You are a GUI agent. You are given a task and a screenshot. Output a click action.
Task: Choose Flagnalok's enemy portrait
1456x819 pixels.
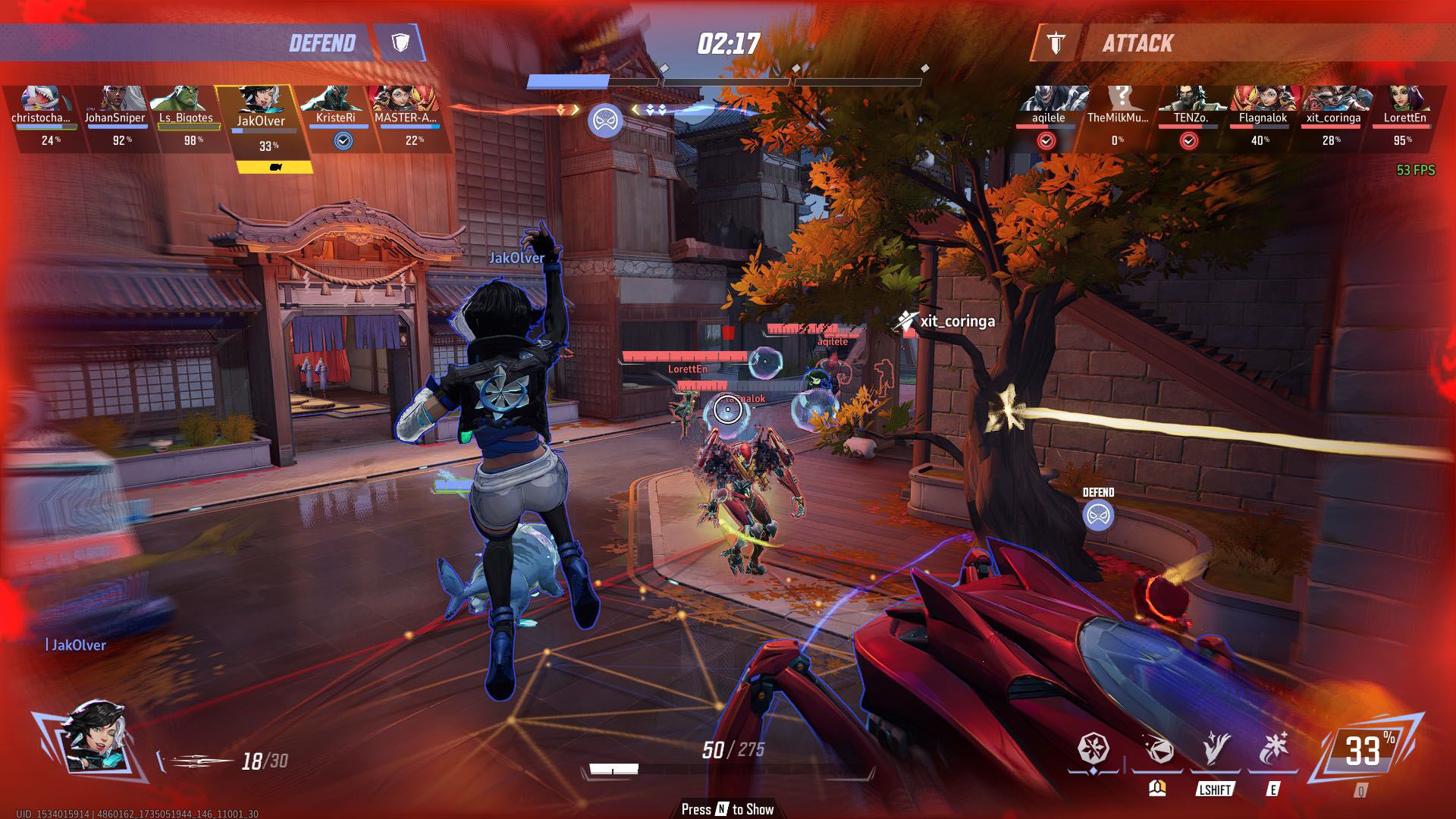coord(1263,100)
